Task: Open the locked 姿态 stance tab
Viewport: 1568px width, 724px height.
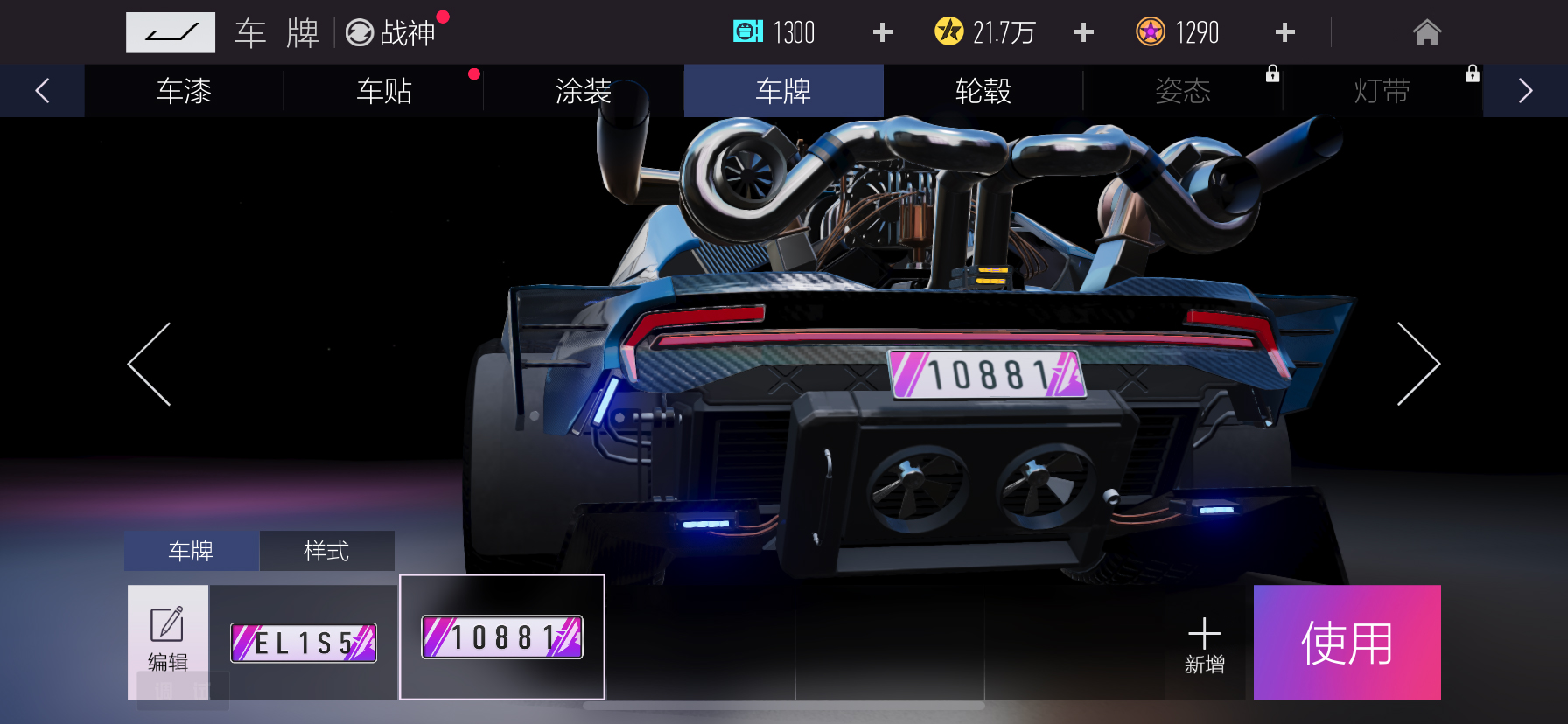Action: (x=1183, y=91)
